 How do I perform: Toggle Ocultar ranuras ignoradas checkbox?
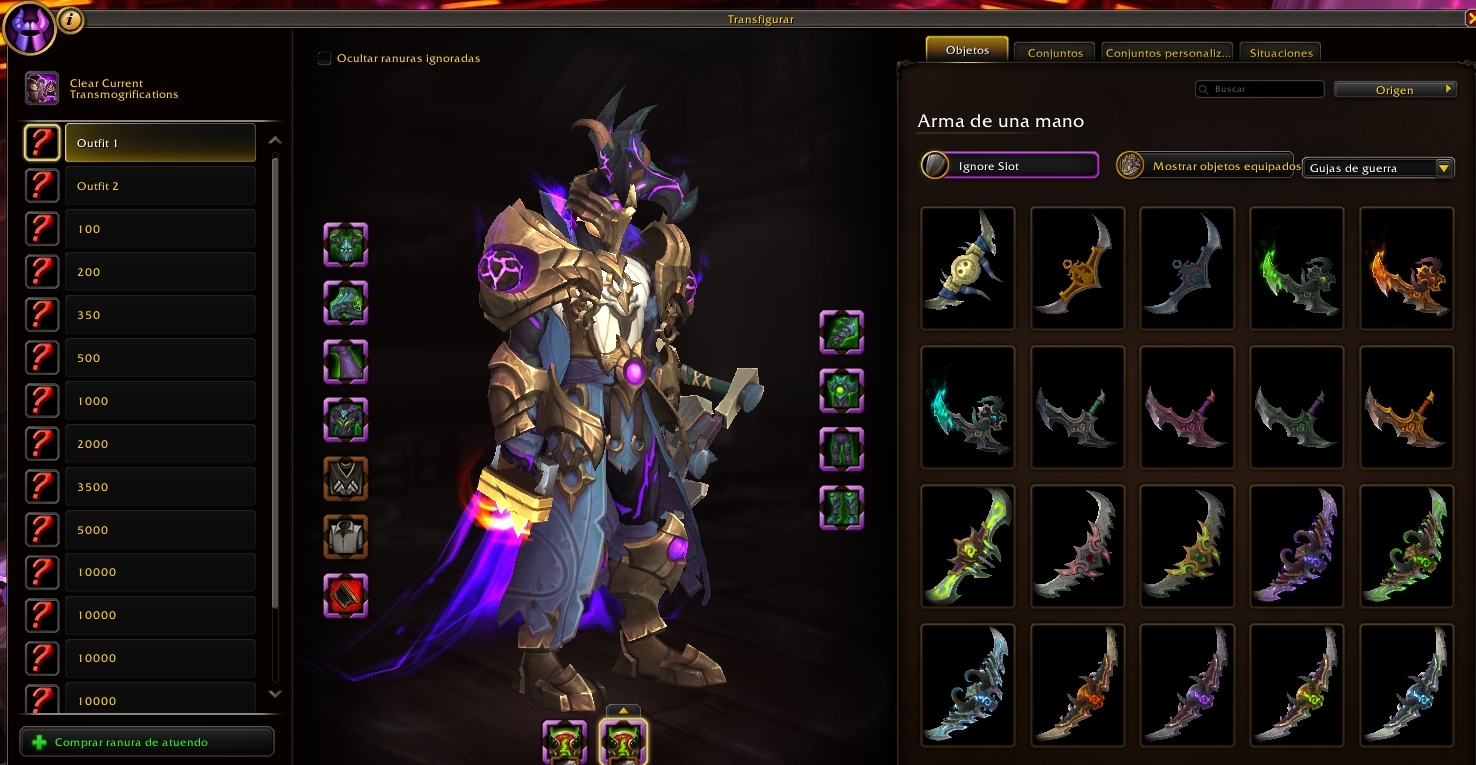(324, 58)
